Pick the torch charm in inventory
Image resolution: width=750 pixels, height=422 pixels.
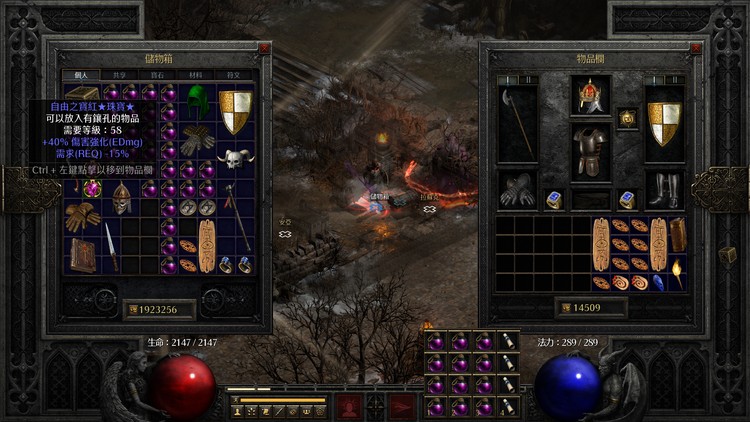pyautogui.click(x=678, y=273)
